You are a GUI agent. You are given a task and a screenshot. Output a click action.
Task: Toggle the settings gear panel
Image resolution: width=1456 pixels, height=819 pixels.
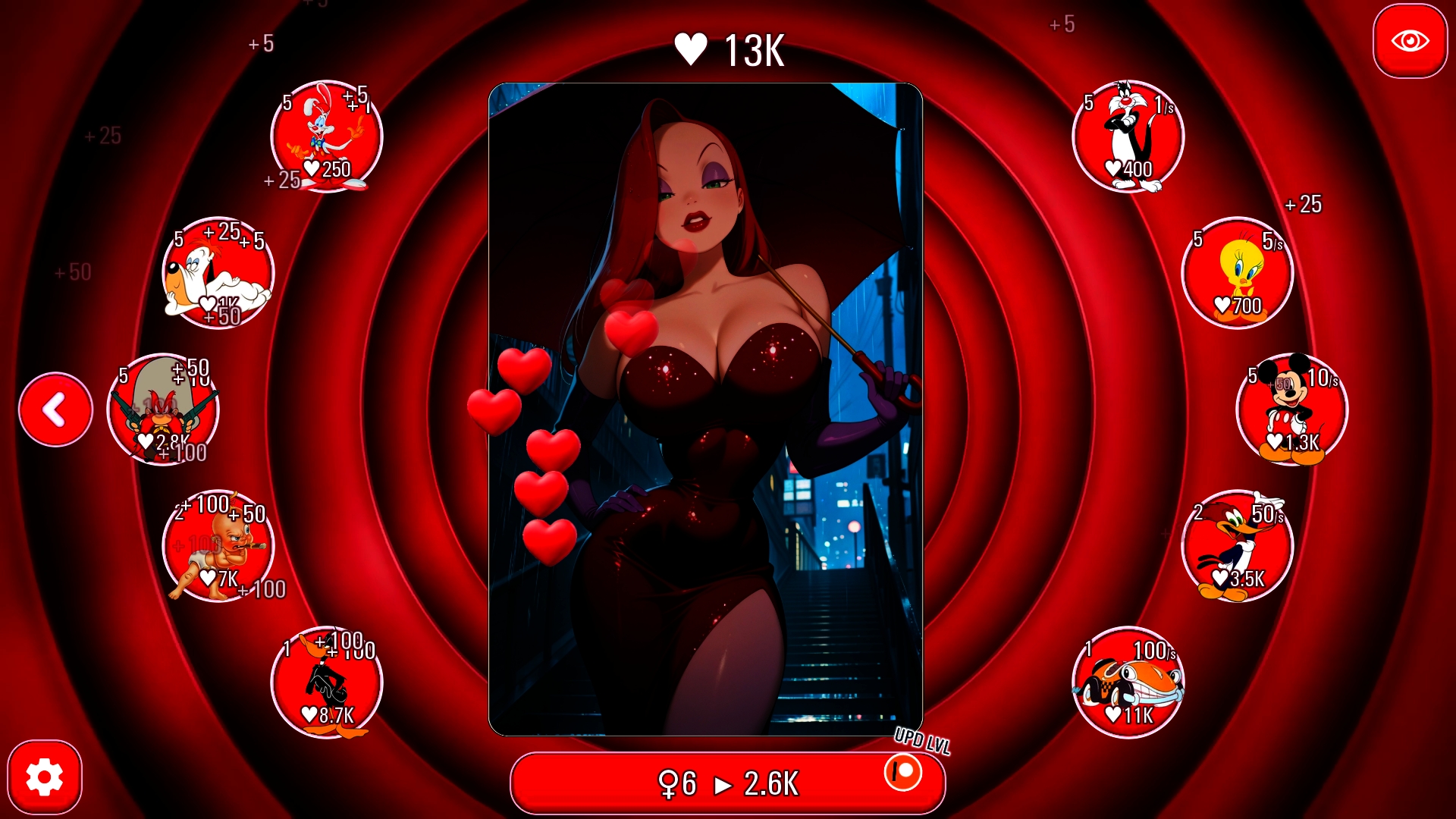tap(47, 777)
